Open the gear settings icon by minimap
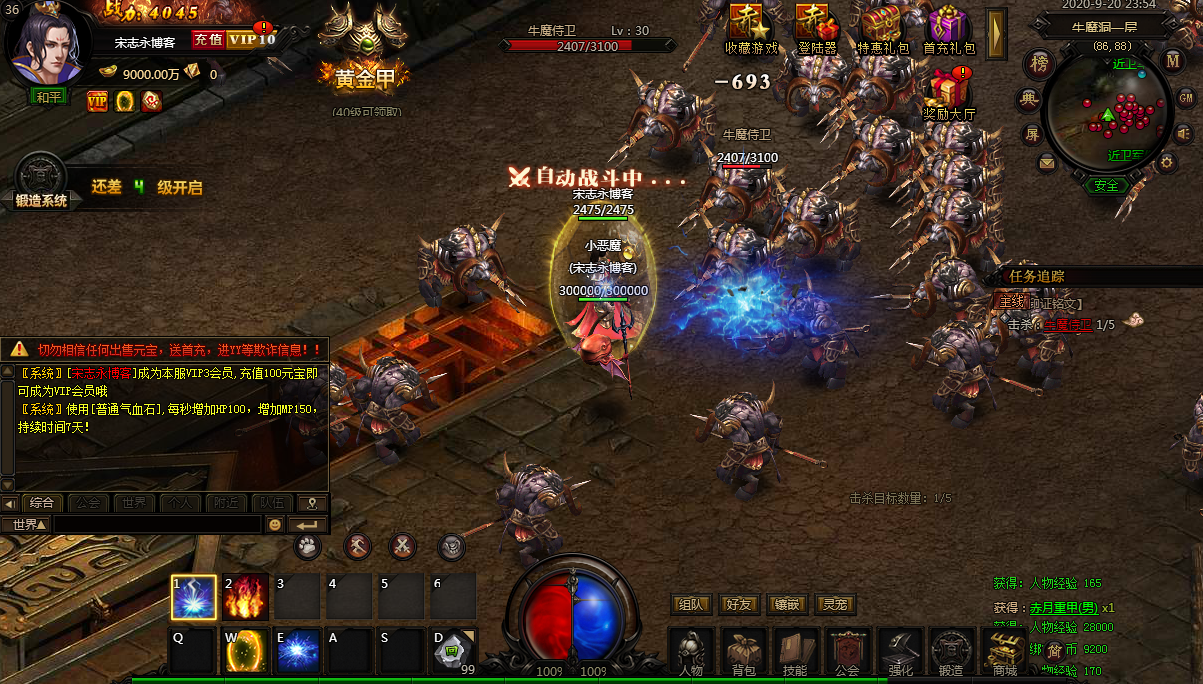Screen dimensions: 1203x684 point(1166,161)
